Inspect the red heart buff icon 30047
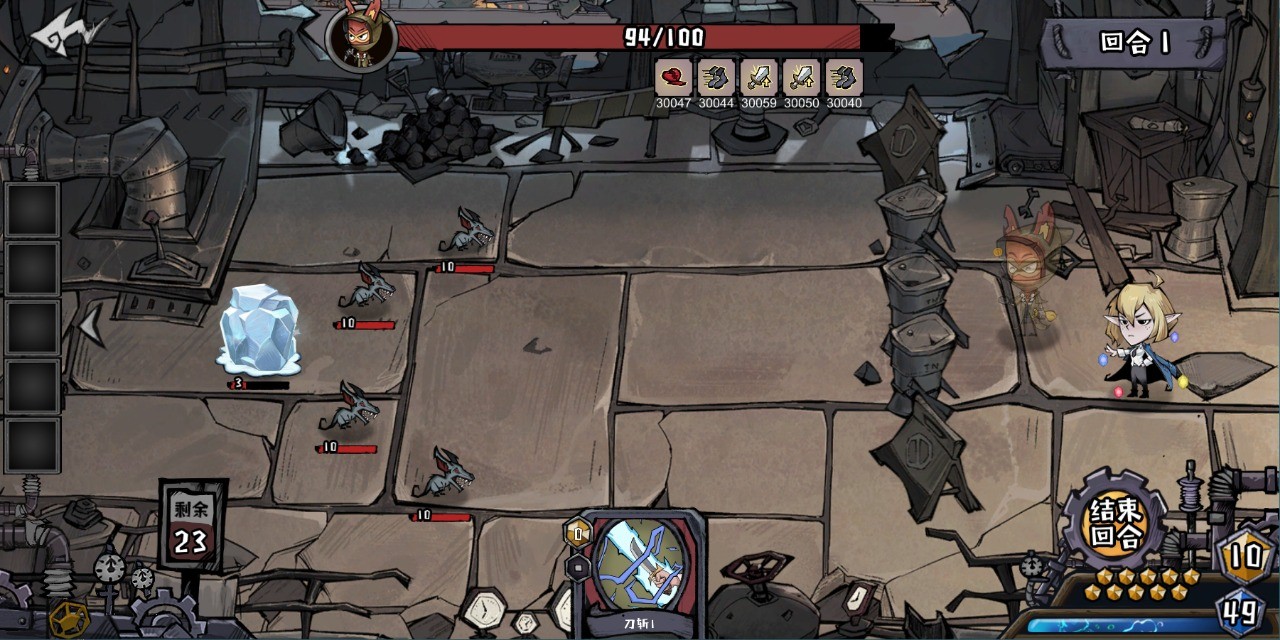 tap(673, 78)
